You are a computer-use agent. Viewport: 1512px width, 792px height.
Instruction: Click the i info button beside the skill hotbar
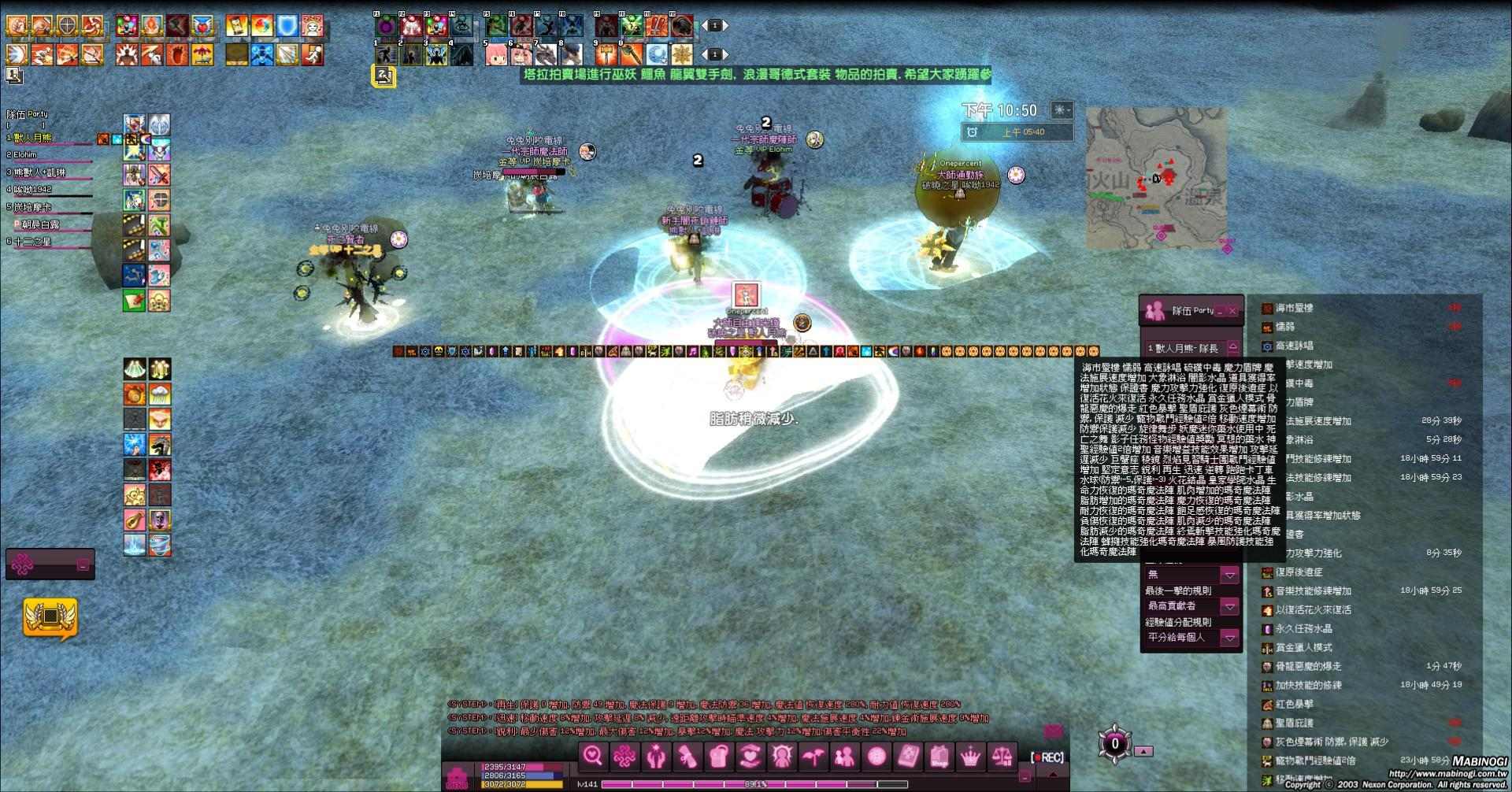tap(713, 54)
